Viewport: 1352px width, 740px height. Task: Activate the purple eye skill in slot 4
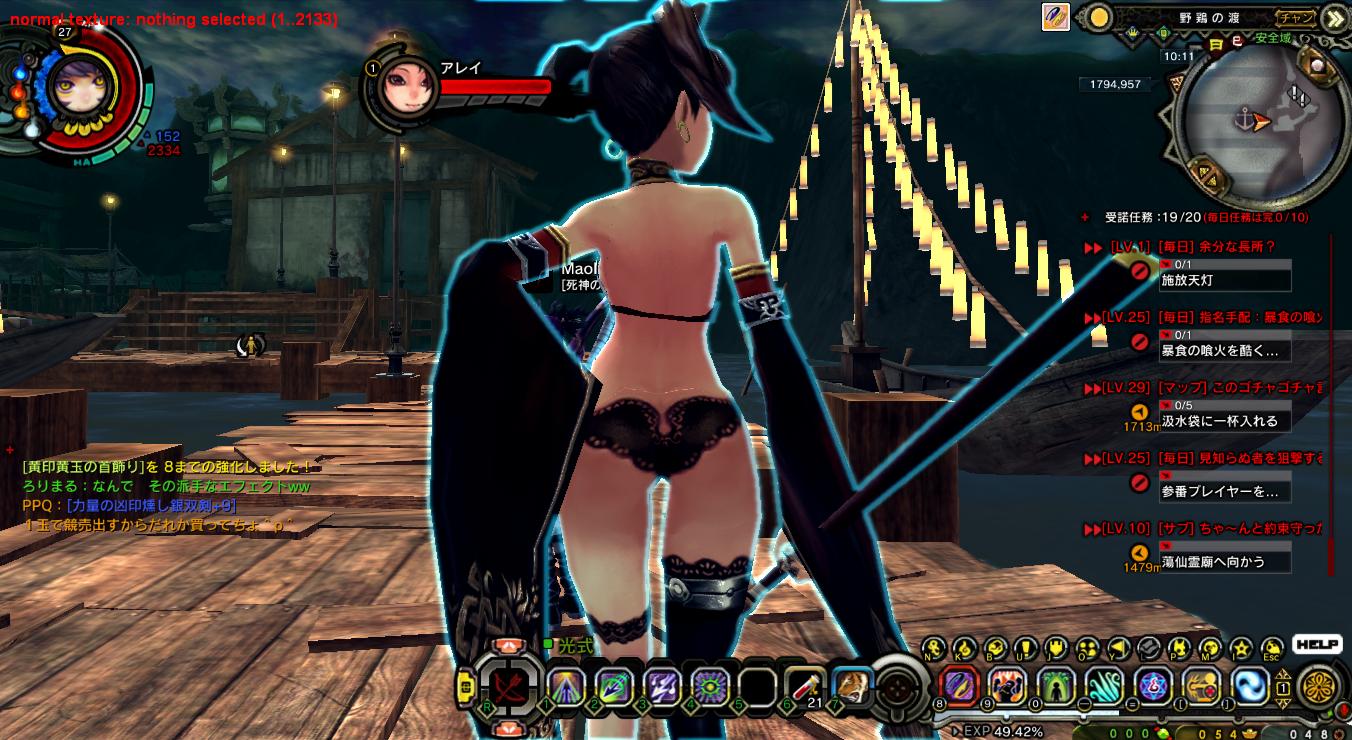[709, 686]
